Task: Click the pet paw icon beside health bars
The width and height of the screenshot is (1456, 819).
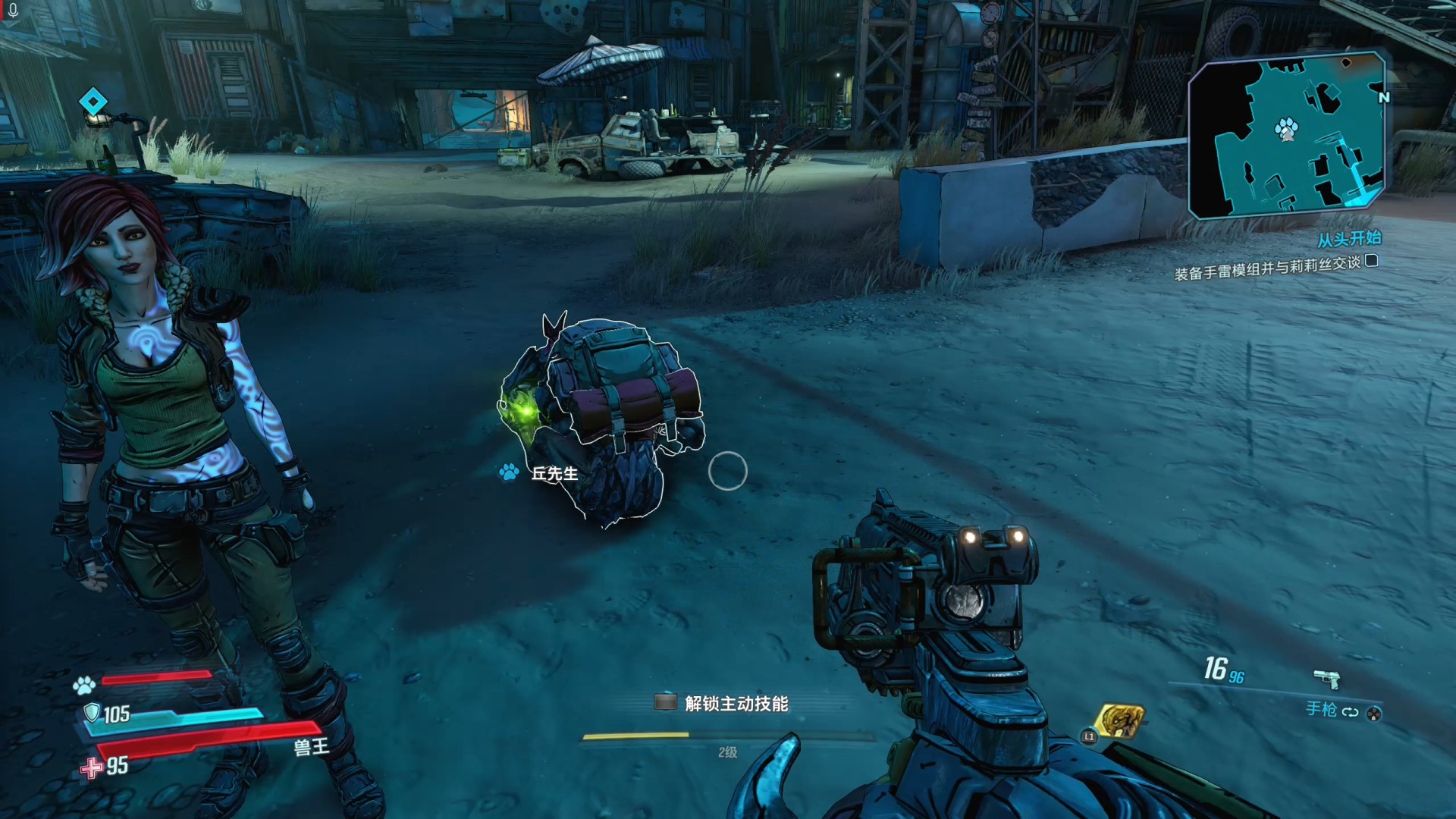Action: 83,686
